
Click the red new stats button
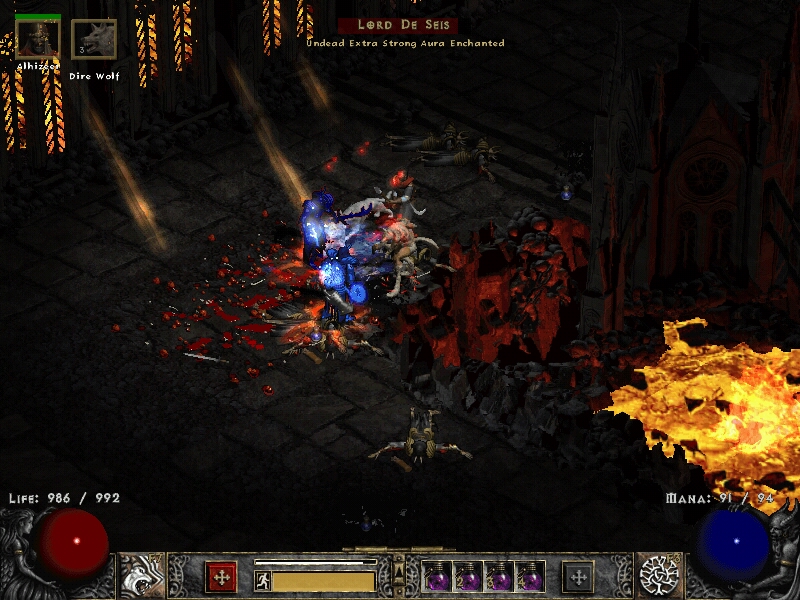click(221, 577)
